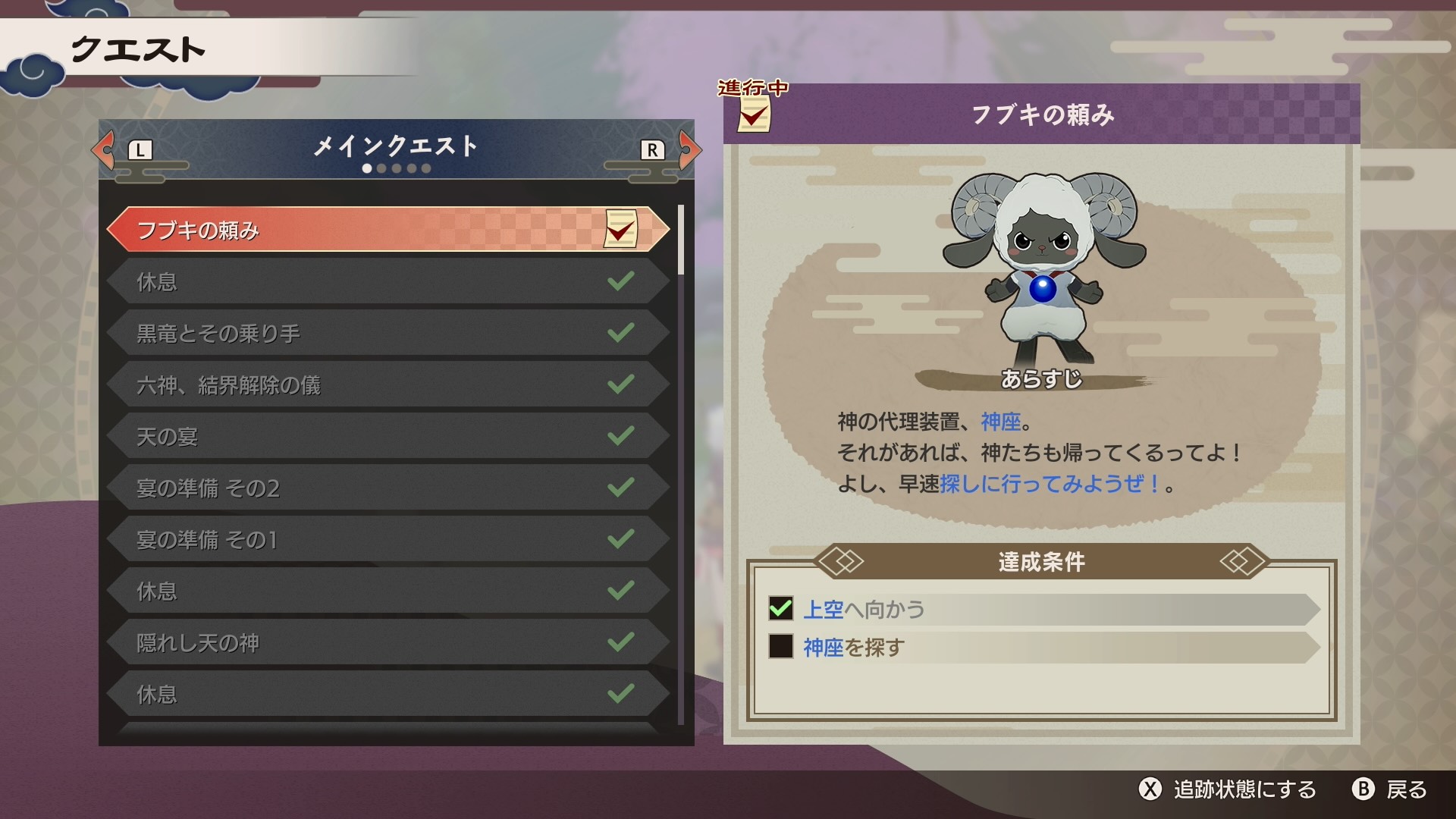Select the last page dot under メインクエスト
The image size is (1456, 819).
point(425,168)
